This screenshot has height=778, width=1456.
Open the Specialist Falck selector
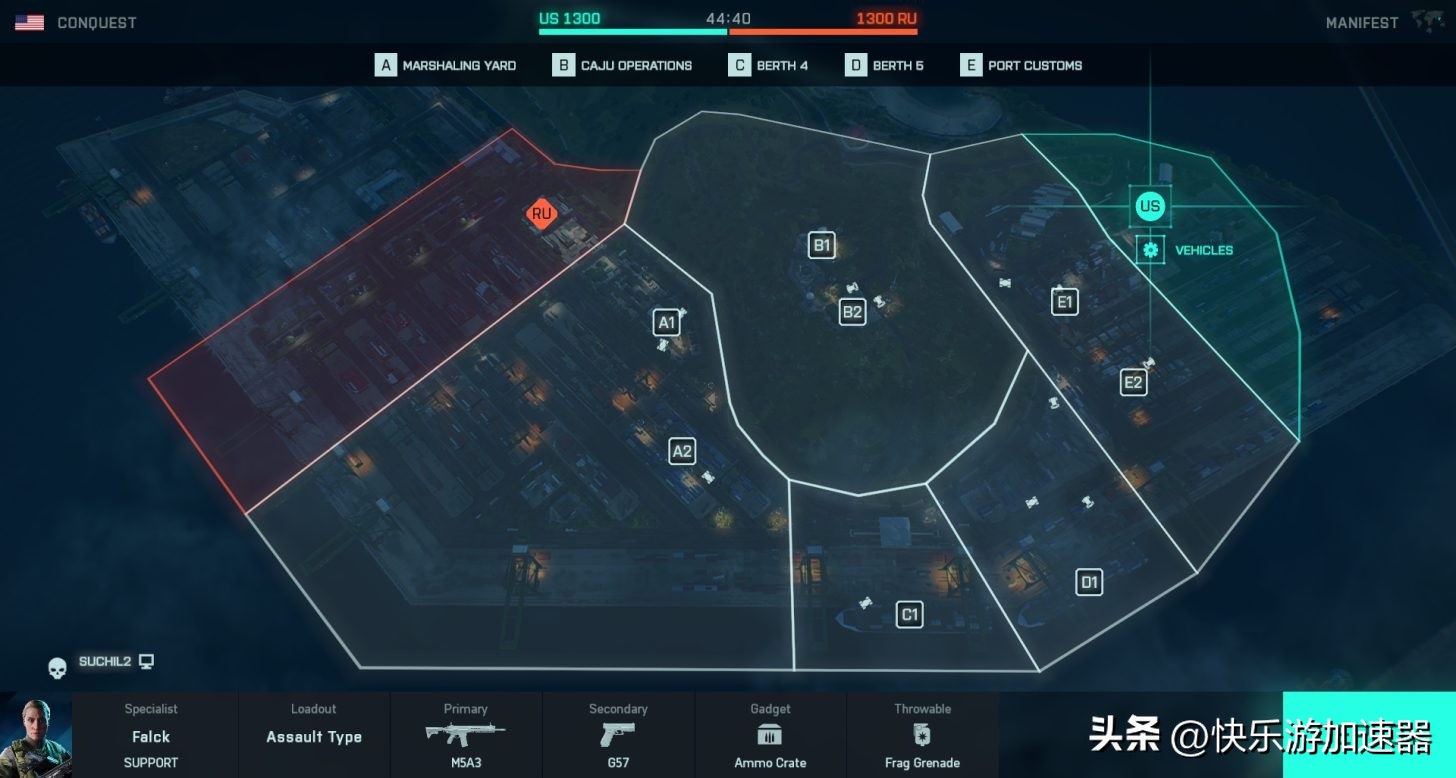150,736
